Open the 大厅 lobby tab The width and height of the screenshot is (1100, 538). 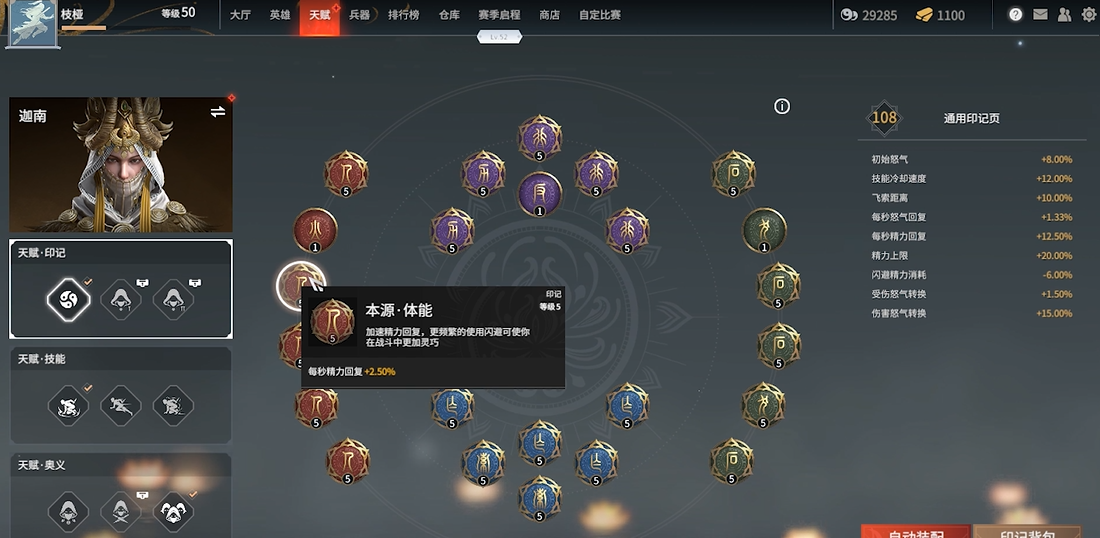coord(240,15)
